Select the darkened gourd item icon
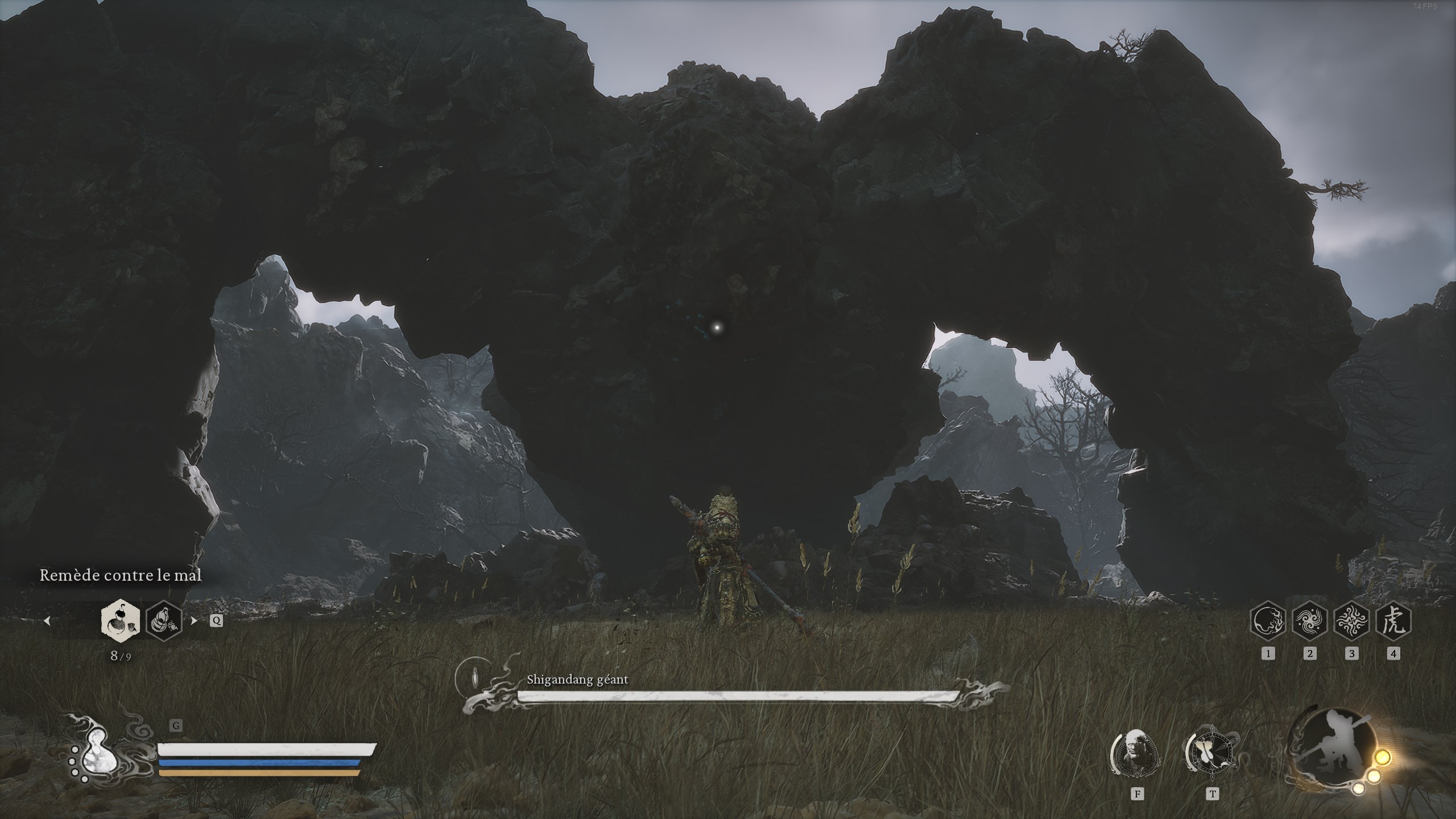 [x=164, y=622]
